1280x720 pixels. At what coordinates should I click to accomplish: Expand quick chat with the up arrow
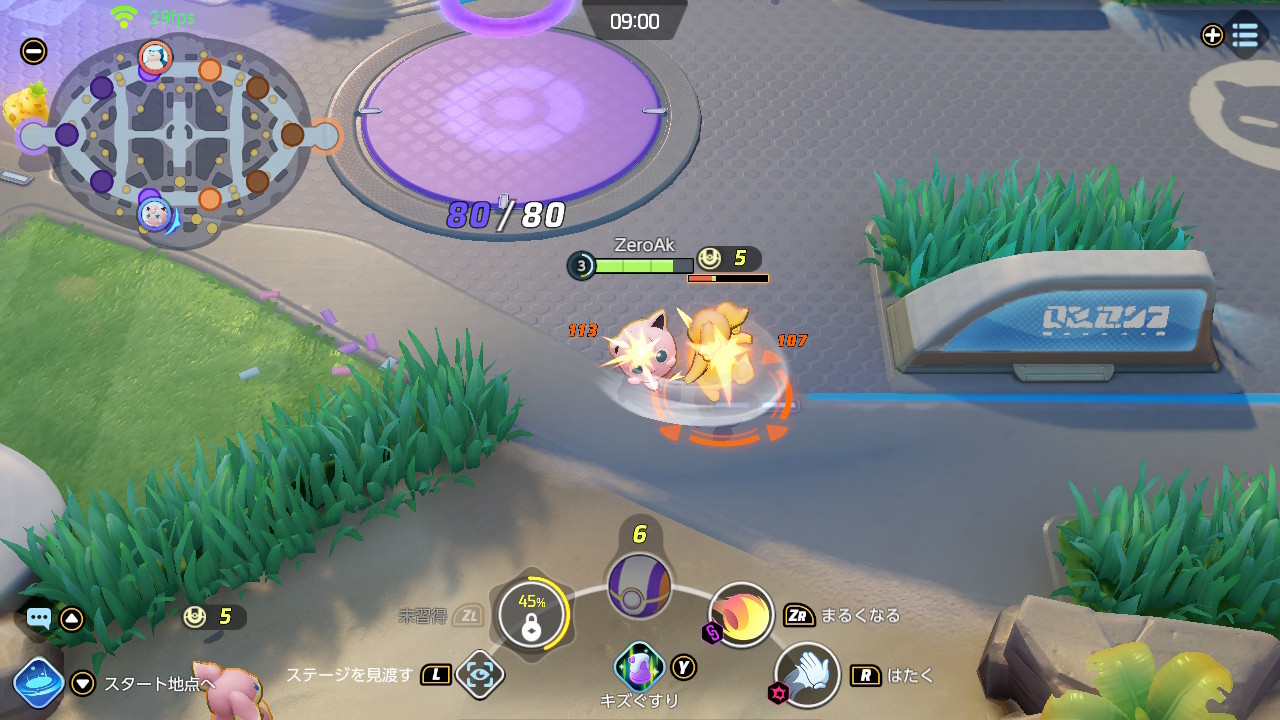pos(71,618)
